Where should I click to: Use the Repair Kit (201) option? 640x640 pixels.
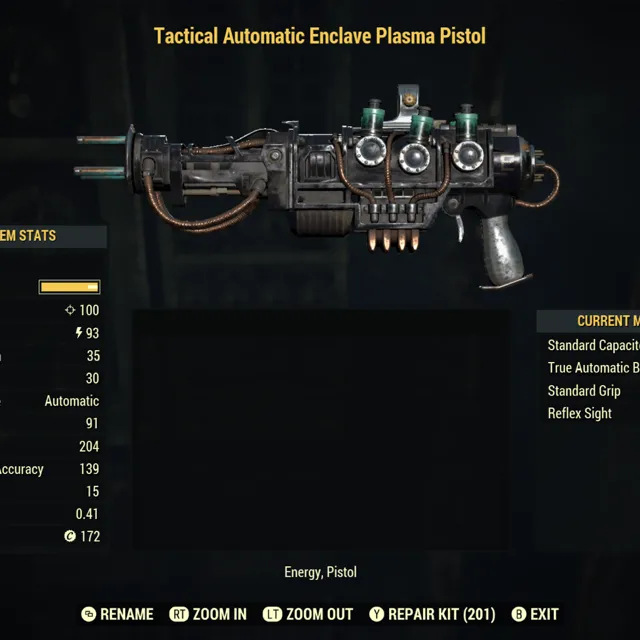coord(432,614)
